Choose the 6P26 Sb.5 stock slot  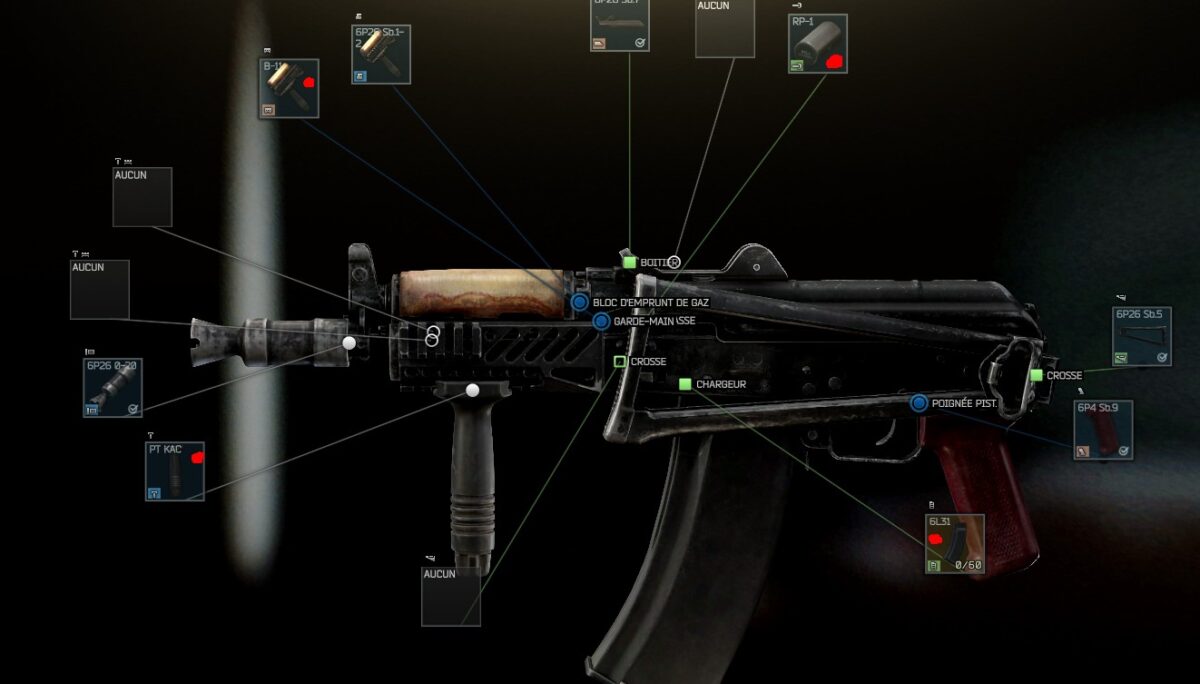click(x=1142, y=336)
